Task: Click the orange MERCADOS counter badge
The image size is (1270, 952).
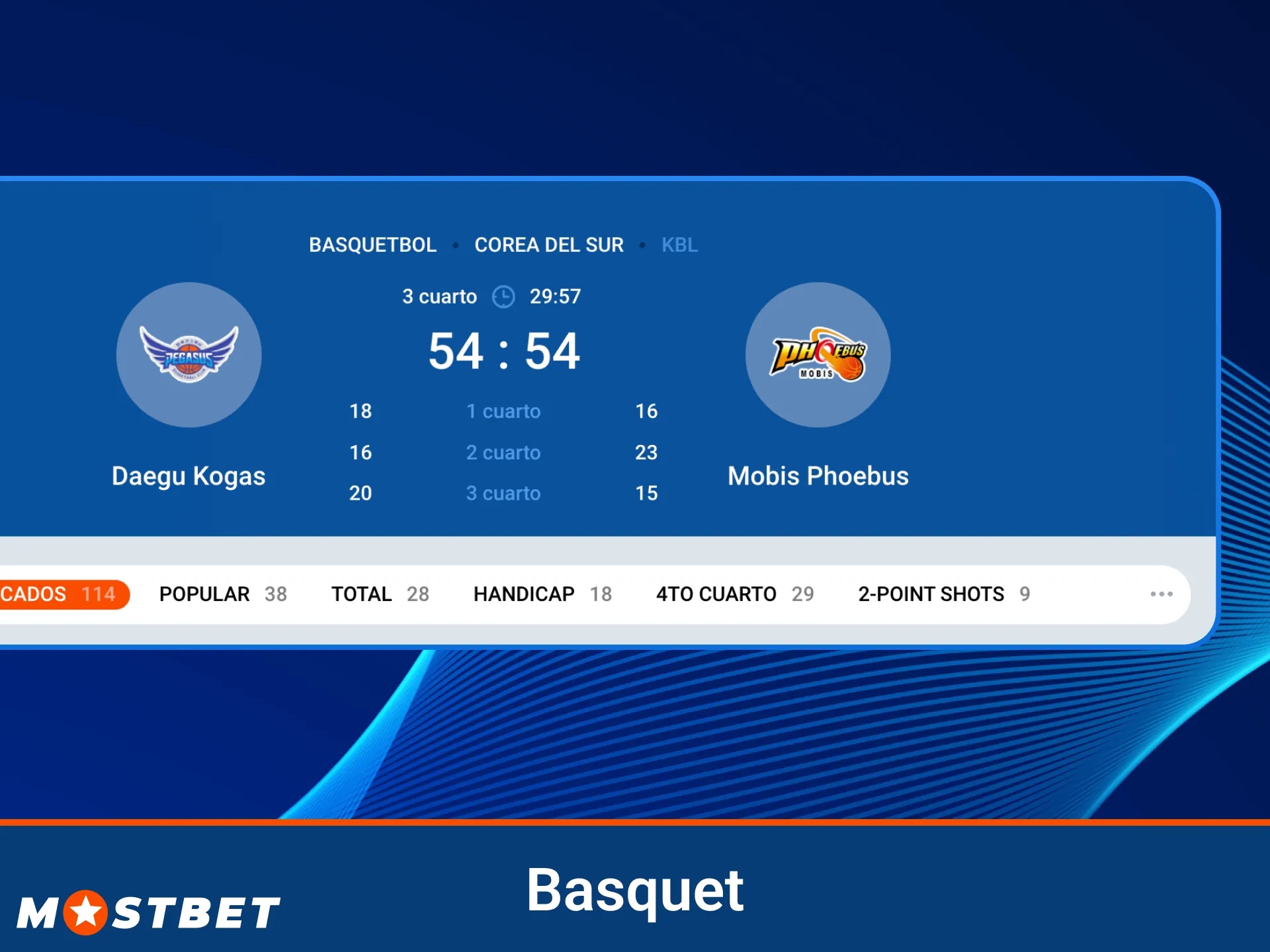Action: click(64, 594)
